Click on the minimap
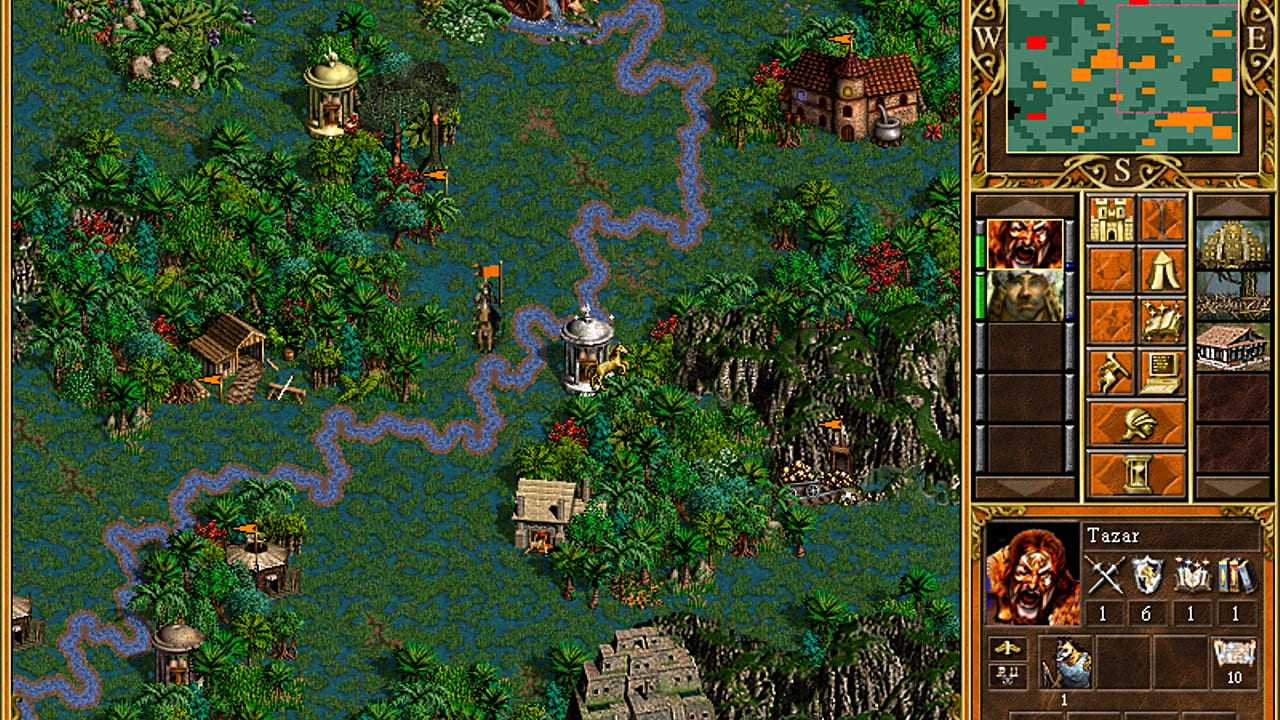Image resolution: width=1280 pixels, height=720 pixels. click(x=1122, y=76)
